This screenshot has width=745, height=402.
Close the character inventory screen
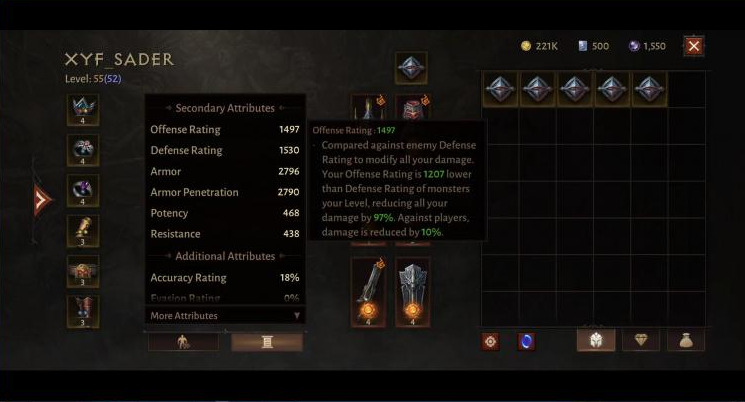pyautogui.click(x=694, y=46)
